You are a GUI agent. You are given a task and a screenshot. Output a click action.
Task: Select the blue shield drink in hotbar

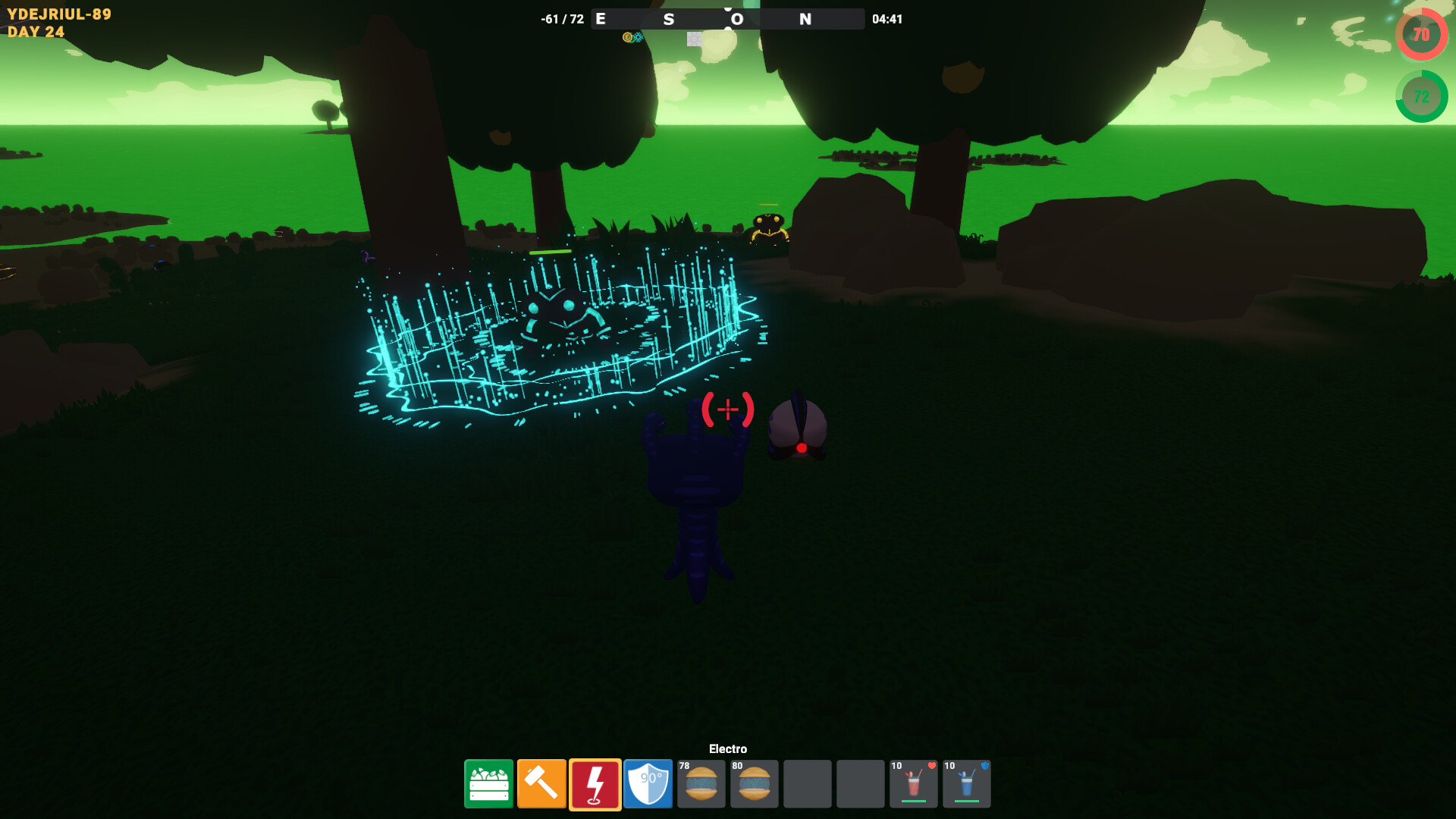point(966,784)
